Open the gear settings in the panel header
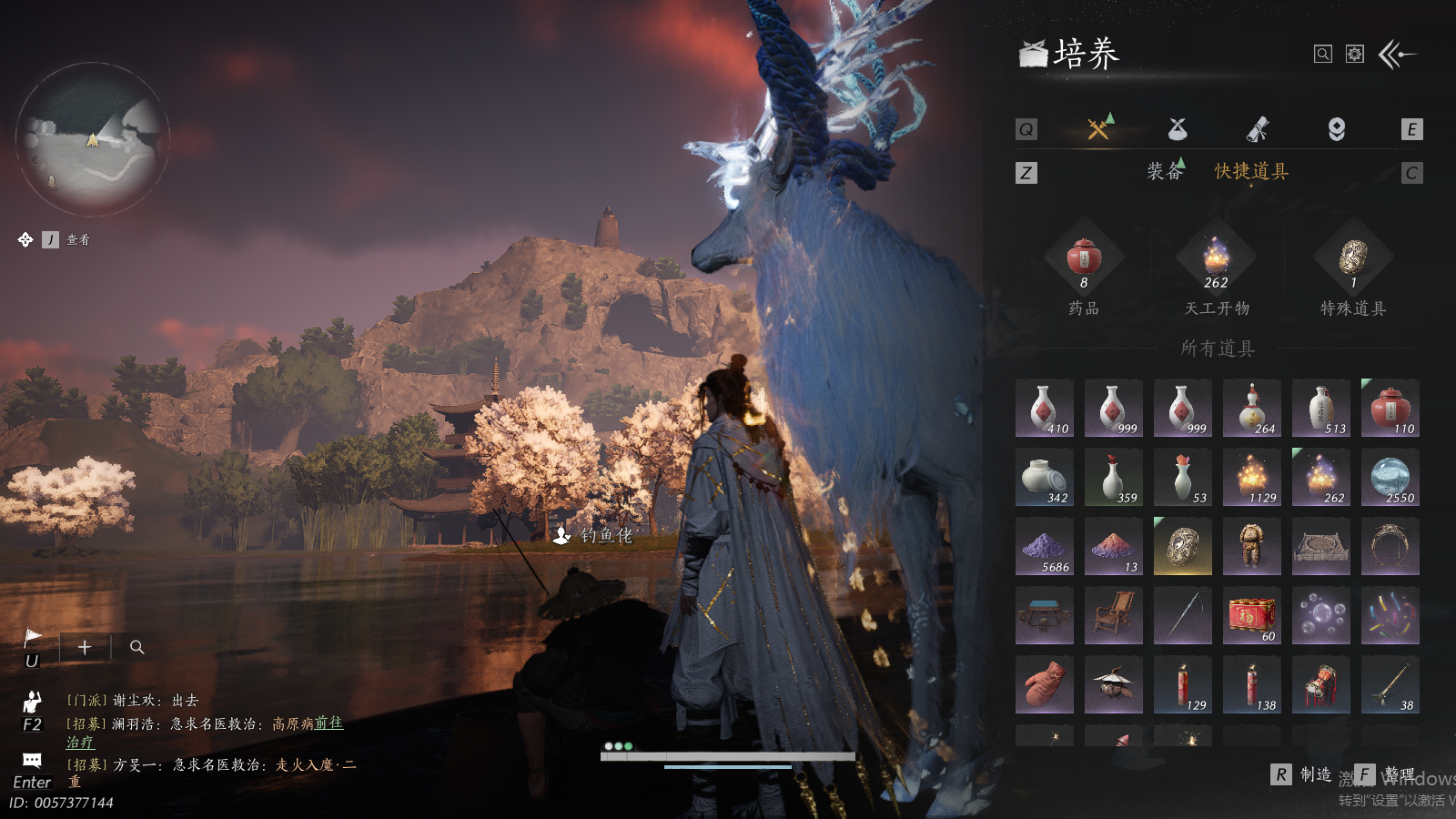Image resolution: width=1456 pixels, height=819 pixels. (1355, 55)
